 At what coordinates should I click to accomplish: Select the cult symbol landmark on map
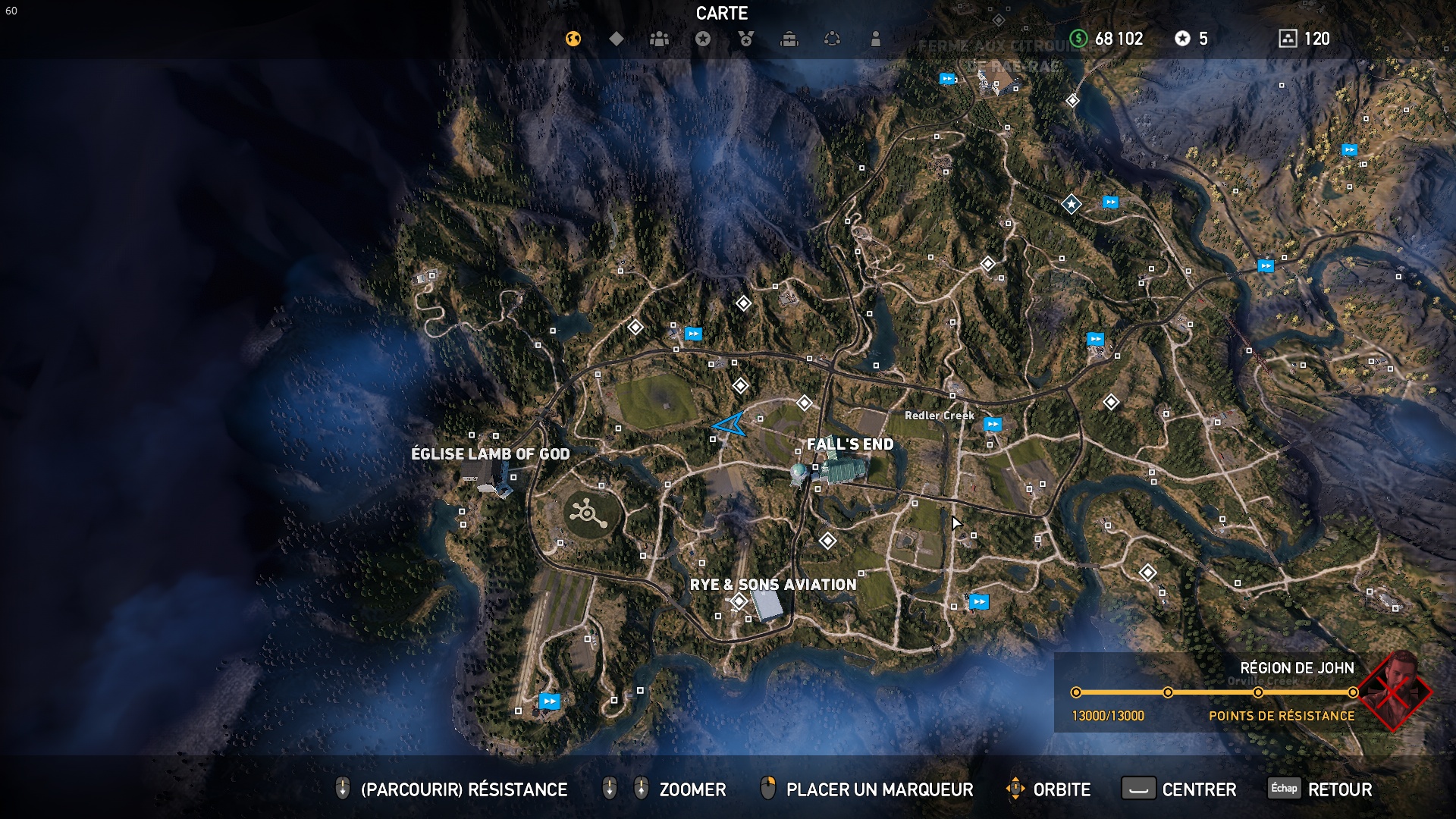[x=588, y=514]
